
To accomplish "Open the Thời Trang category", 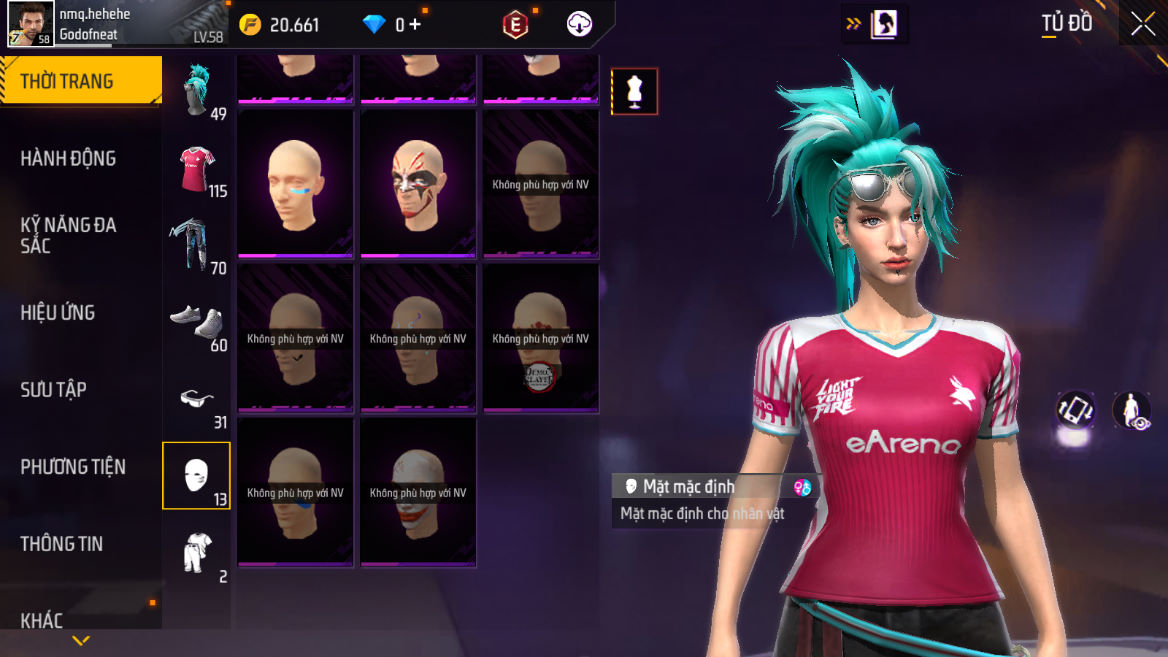I will [x=80, y=82].
